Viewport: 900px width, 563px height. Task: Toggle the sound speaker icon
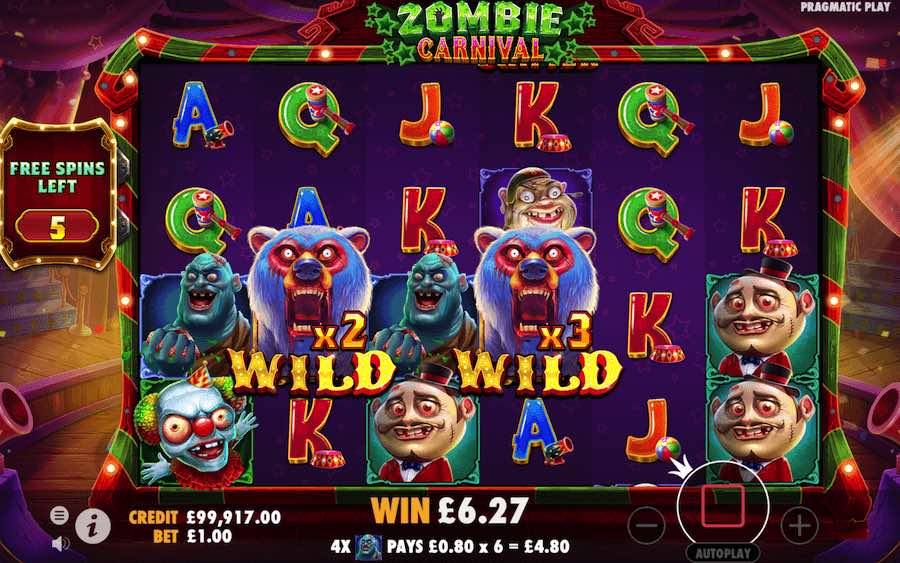60,542
